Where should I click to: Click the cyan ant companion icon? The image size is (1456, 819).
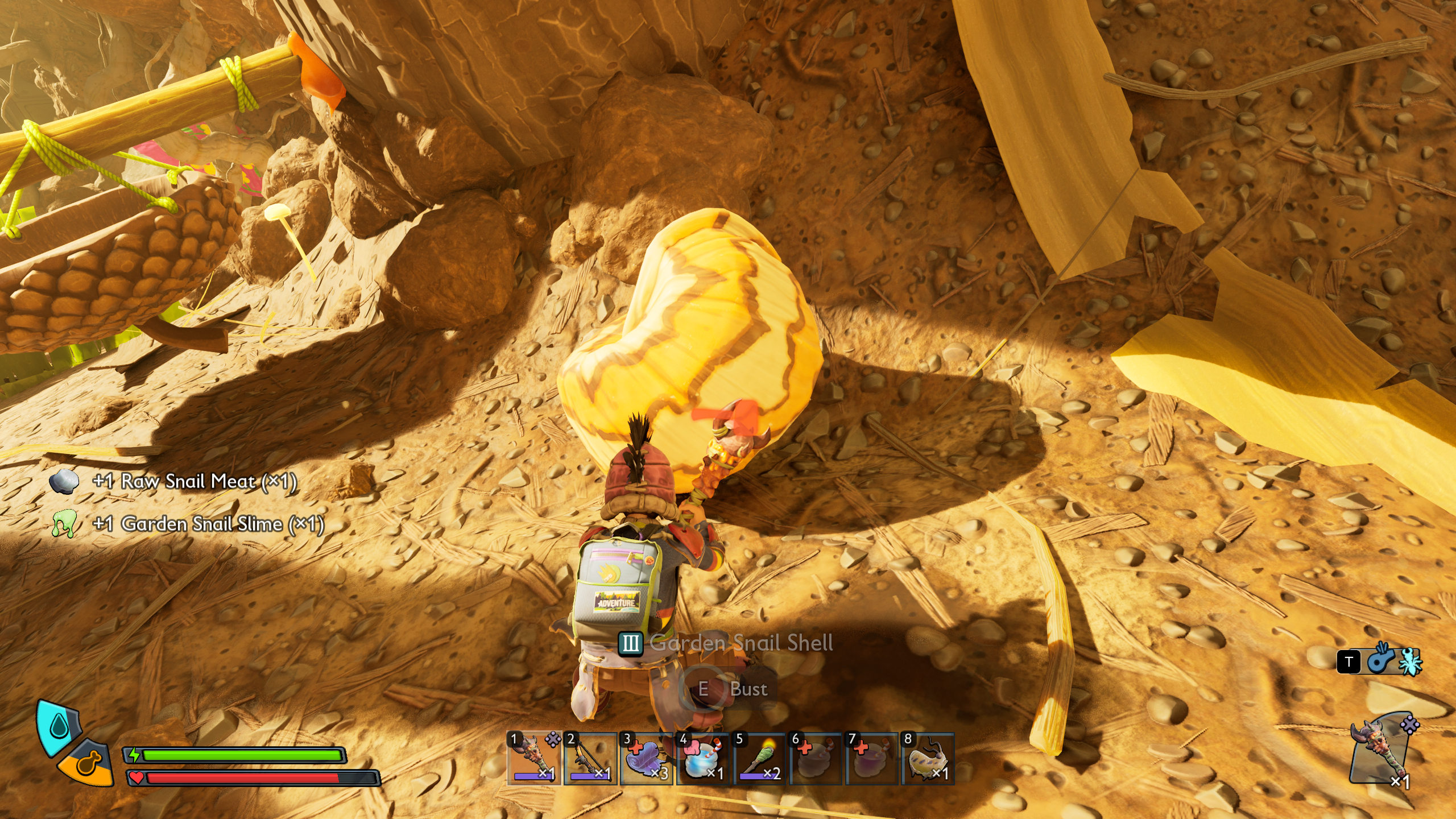point(1410,661)
